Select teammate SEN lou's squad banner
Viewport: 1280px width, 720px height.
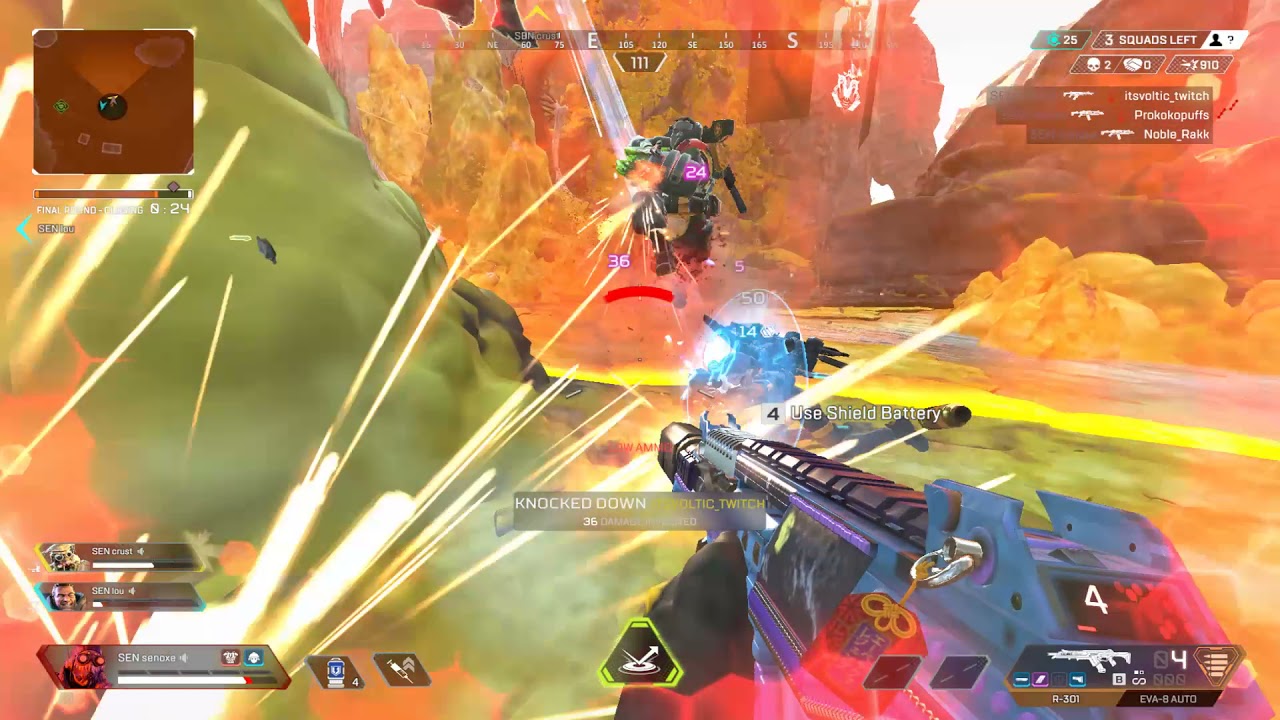(120, 597)
